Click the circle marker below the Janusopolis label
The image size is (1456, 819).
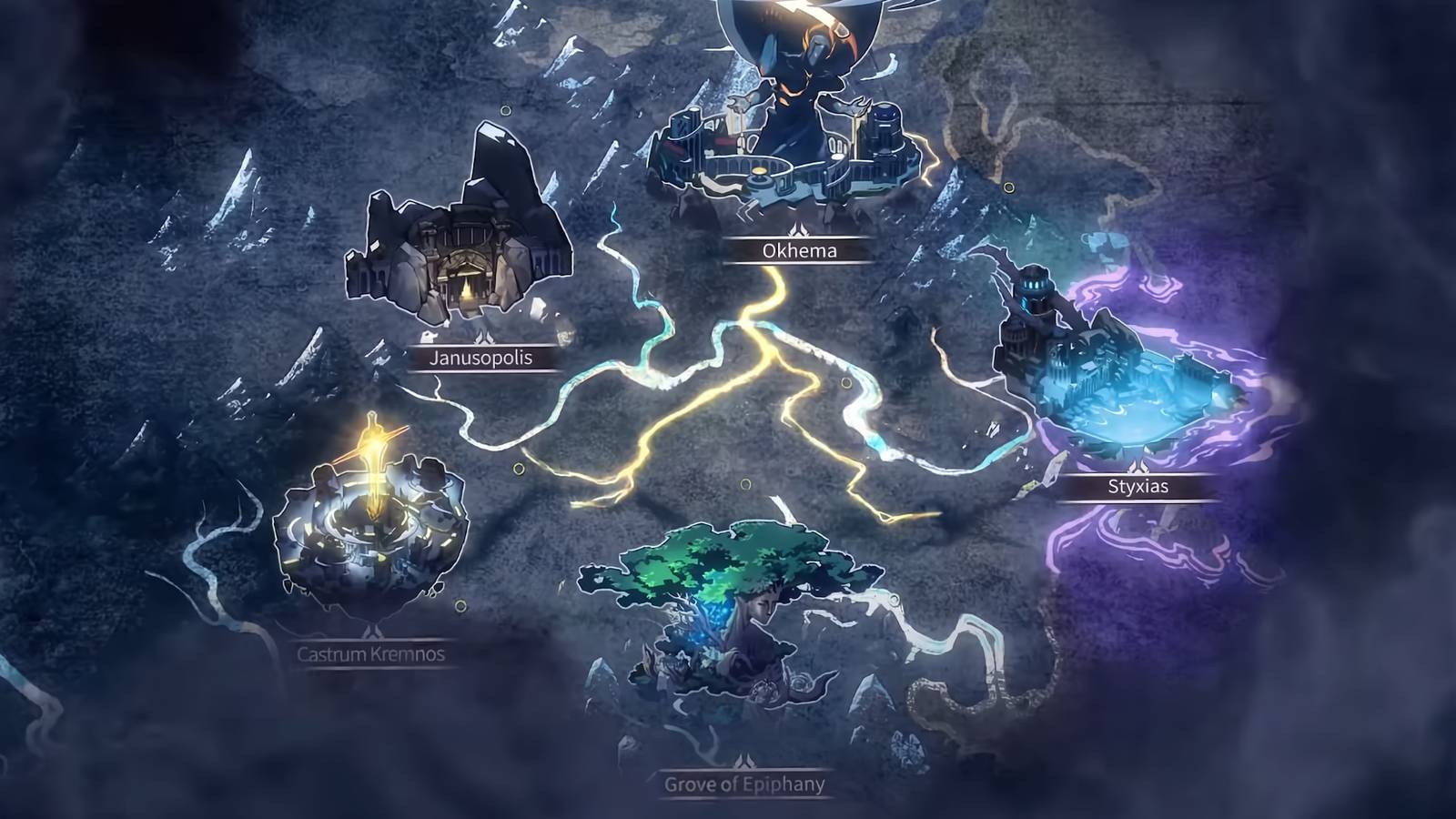(519, 469)
